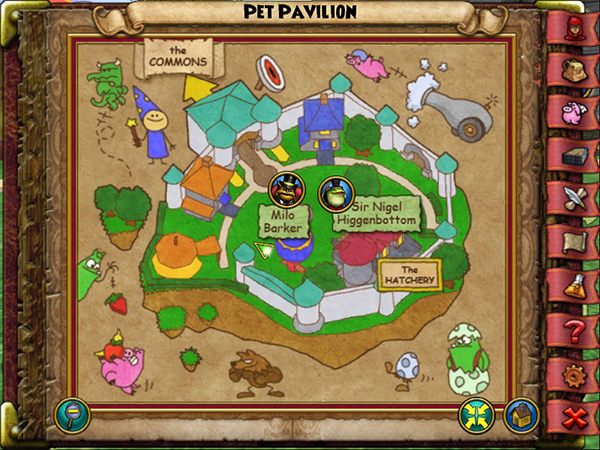Open the parchment map tab

[x=575, y=242]
